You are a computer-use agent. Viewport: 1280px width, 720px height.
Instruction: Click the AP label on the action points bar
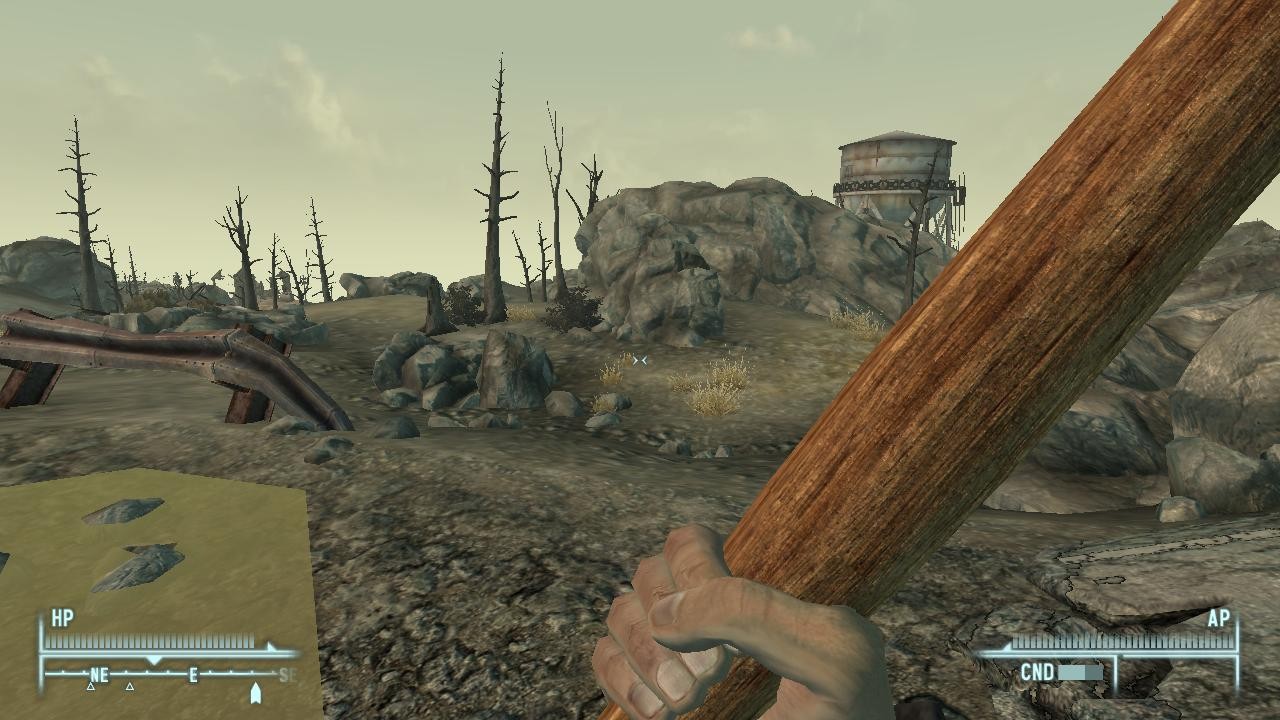pos(1219,618)
